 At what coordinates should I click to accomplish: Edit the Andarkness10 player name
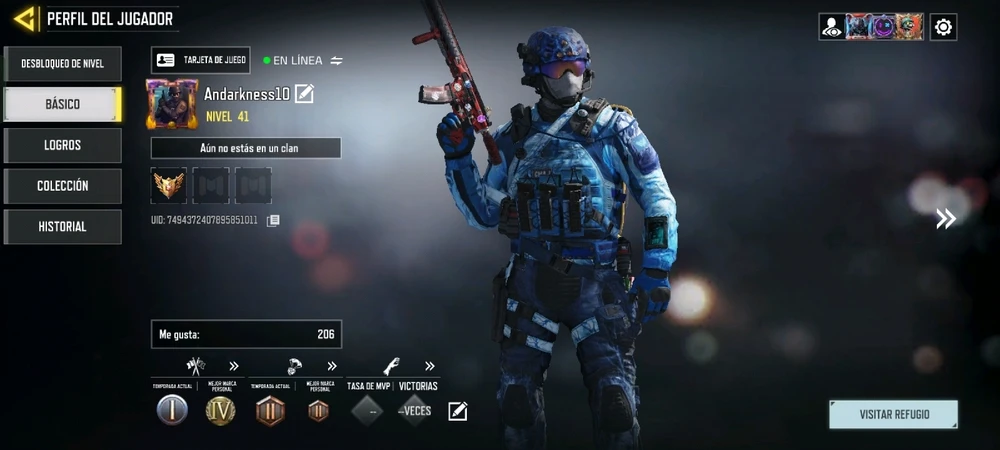[305, 94]
